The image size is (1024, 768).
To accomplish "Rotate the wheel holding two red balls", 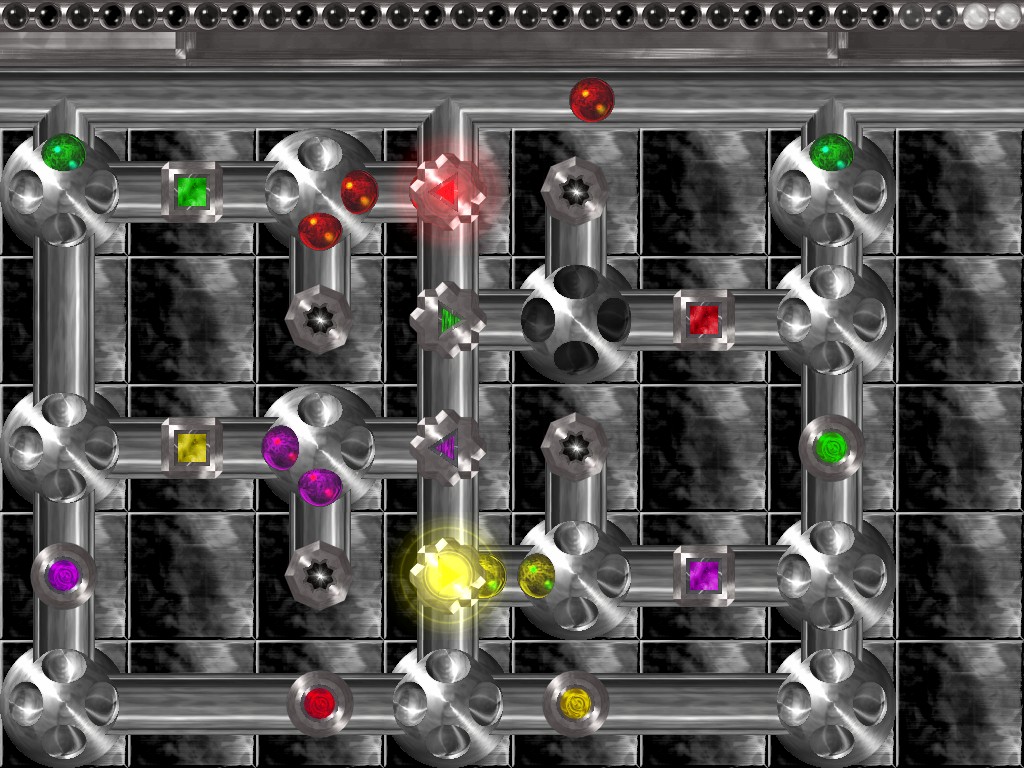I will coord(319,189).
